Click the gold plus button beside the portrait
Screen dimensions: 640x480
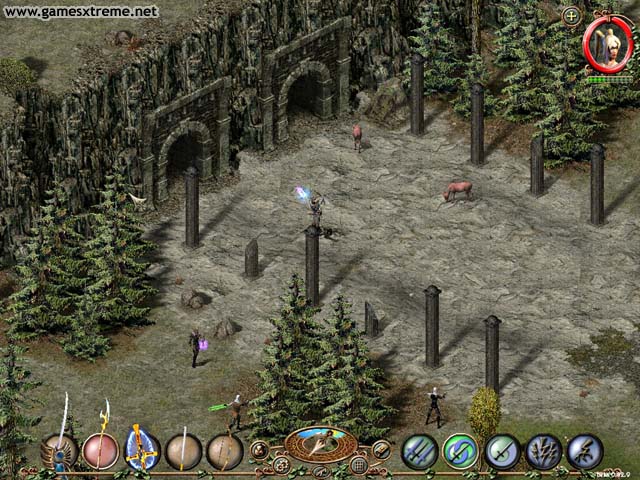click(571, 16)
